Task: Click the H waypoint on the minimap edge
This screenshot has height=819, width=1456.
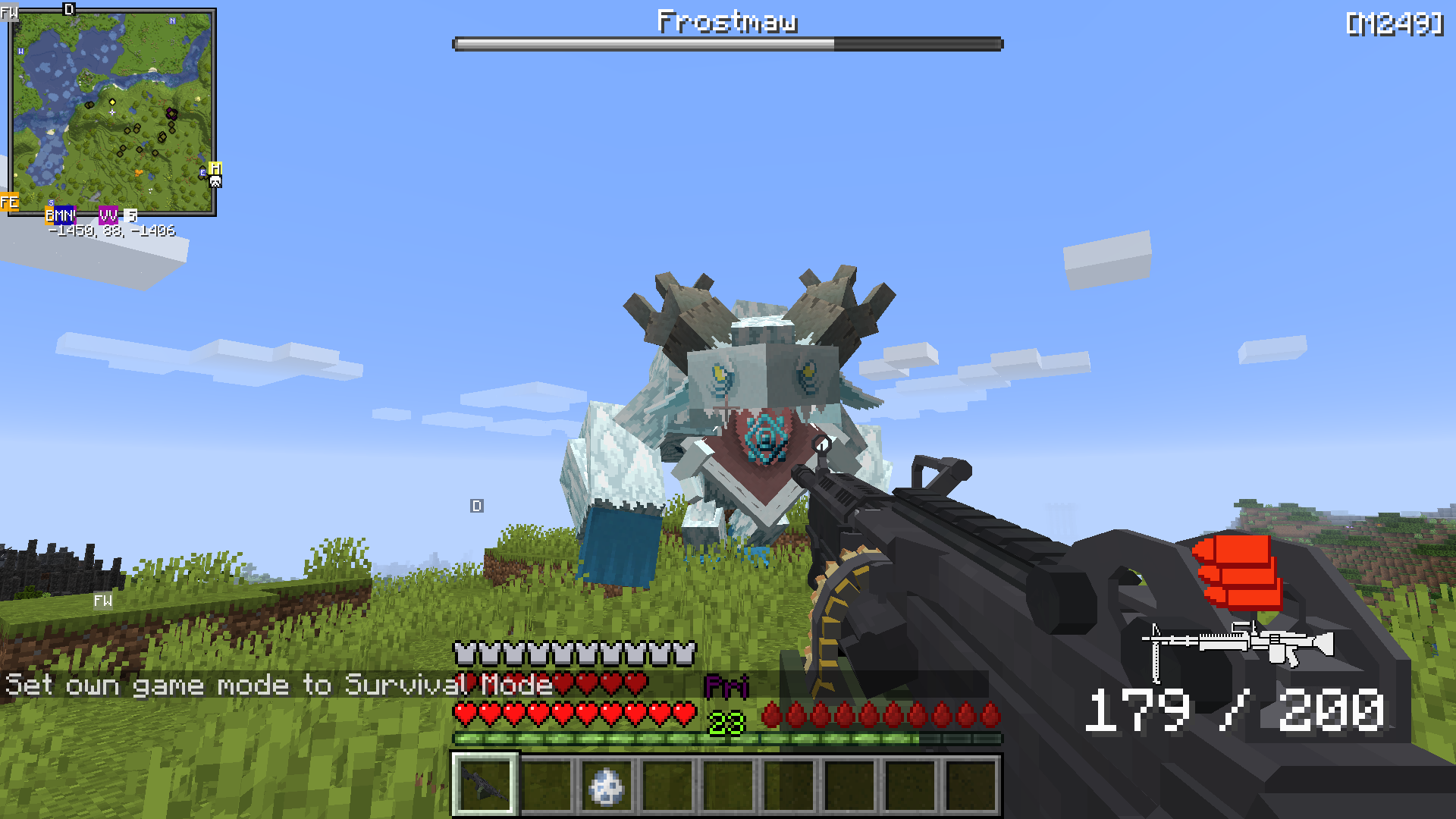Action: (215, 169)
